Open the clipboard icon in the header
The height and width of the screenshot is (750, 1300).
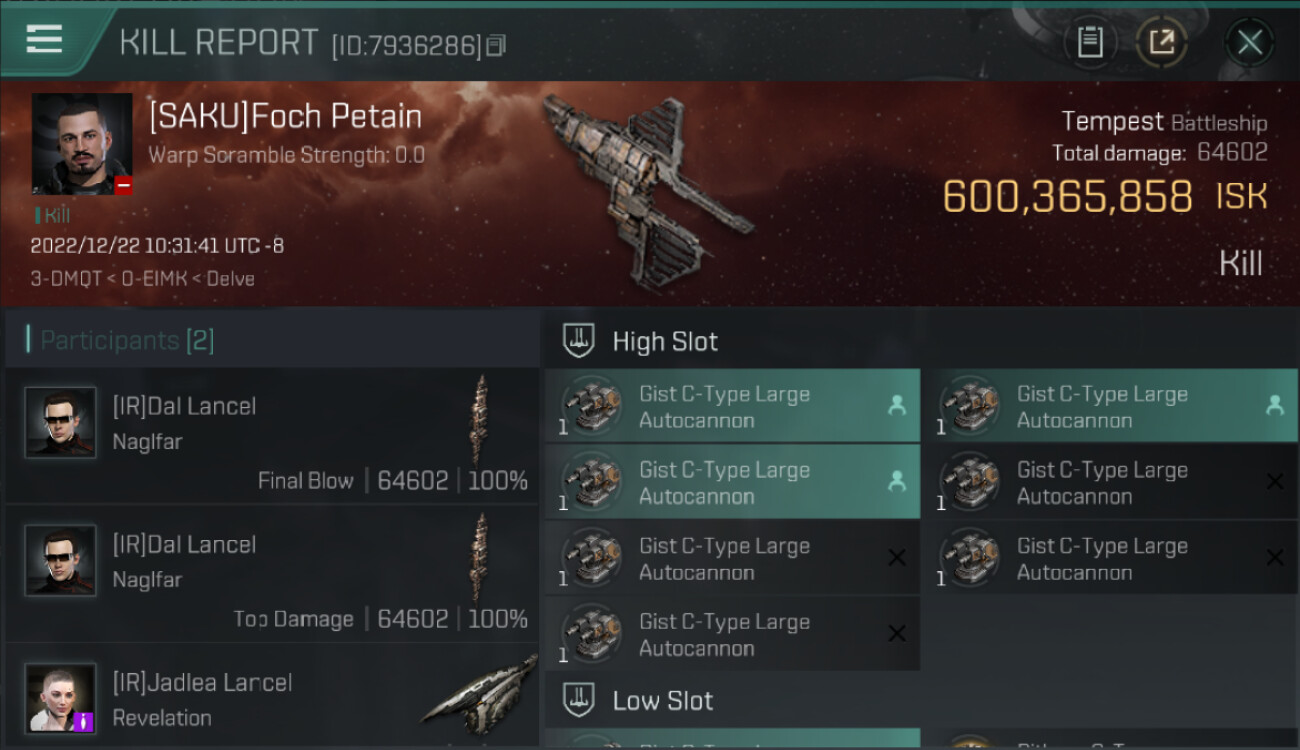click(x=1090, y=42)
